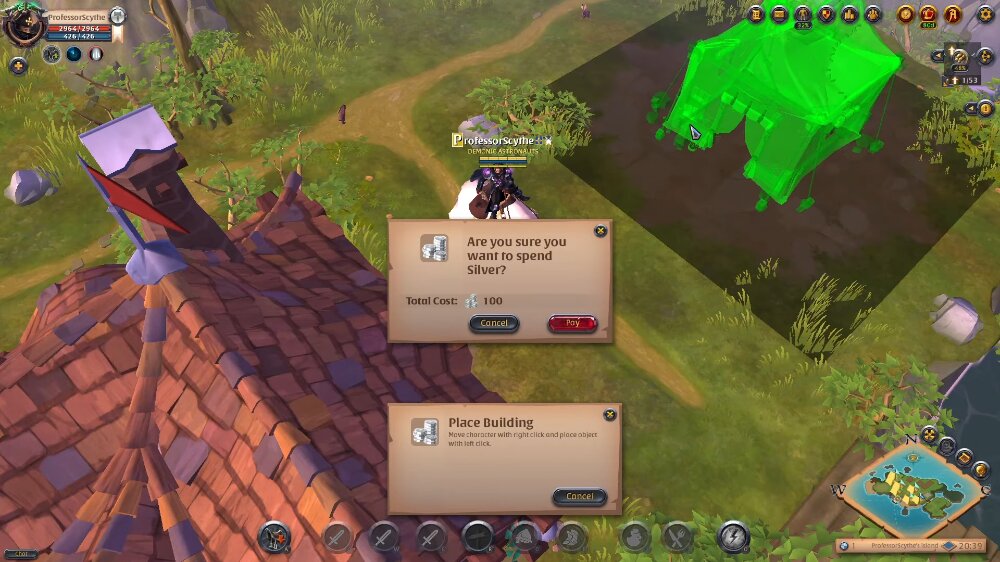Close the Place Building window
Image resolution: width=1000 pixels, height=562 pixels.
(x=610, y=415)
